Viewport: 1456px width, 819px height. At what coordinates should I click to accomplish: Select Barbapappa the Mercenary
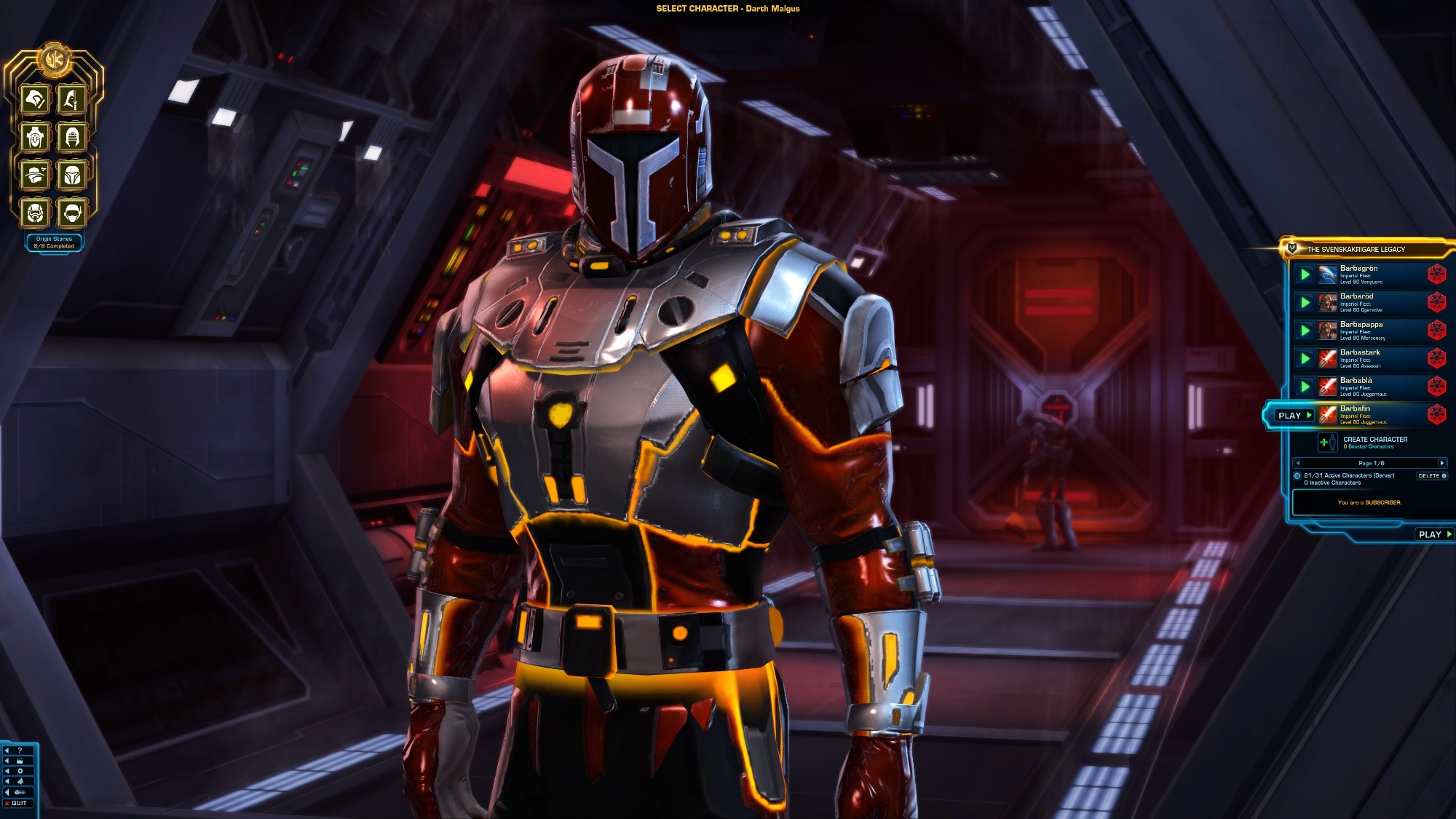pyautogui.click(x=1358, y=330)
